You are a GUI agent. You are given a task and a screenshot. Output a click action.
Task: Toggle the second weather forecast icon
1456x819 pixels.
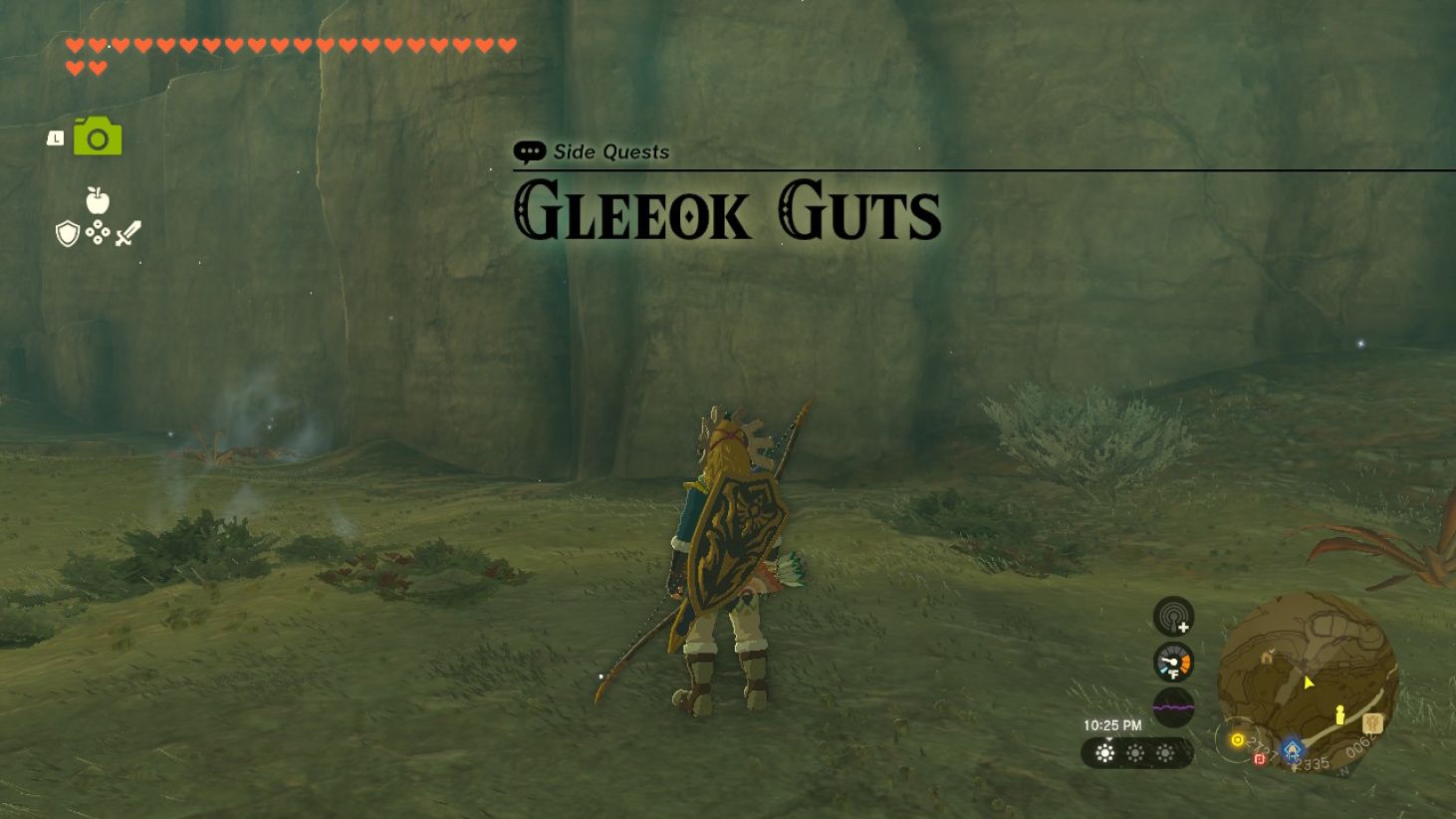(1135, 752)
